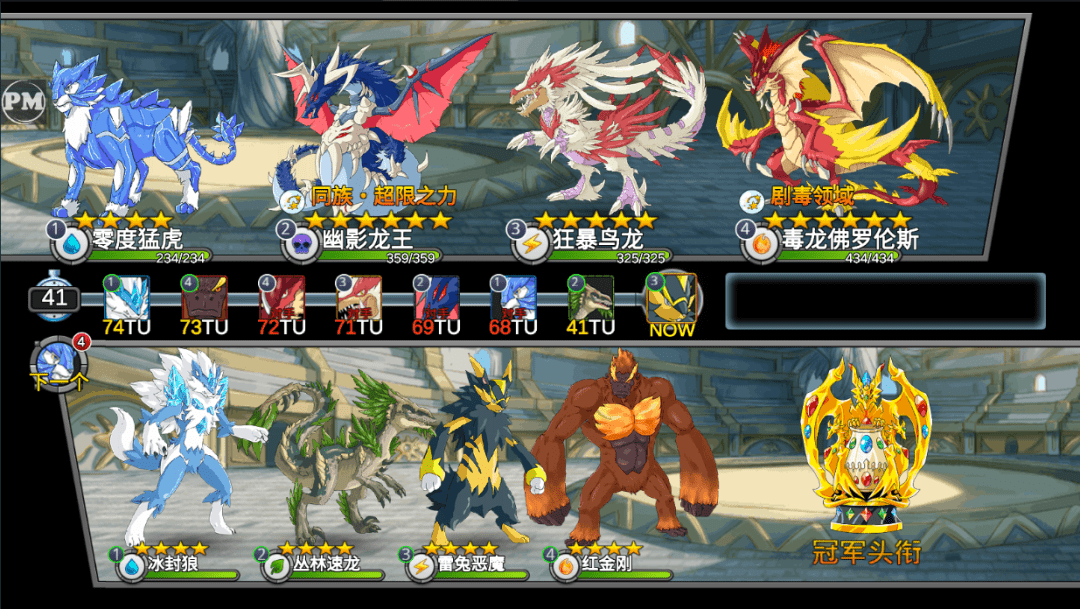Select the 72TU red dragon timeline portrait
This screenshot has height=609, width=1080.
click(x=282, y=297)
